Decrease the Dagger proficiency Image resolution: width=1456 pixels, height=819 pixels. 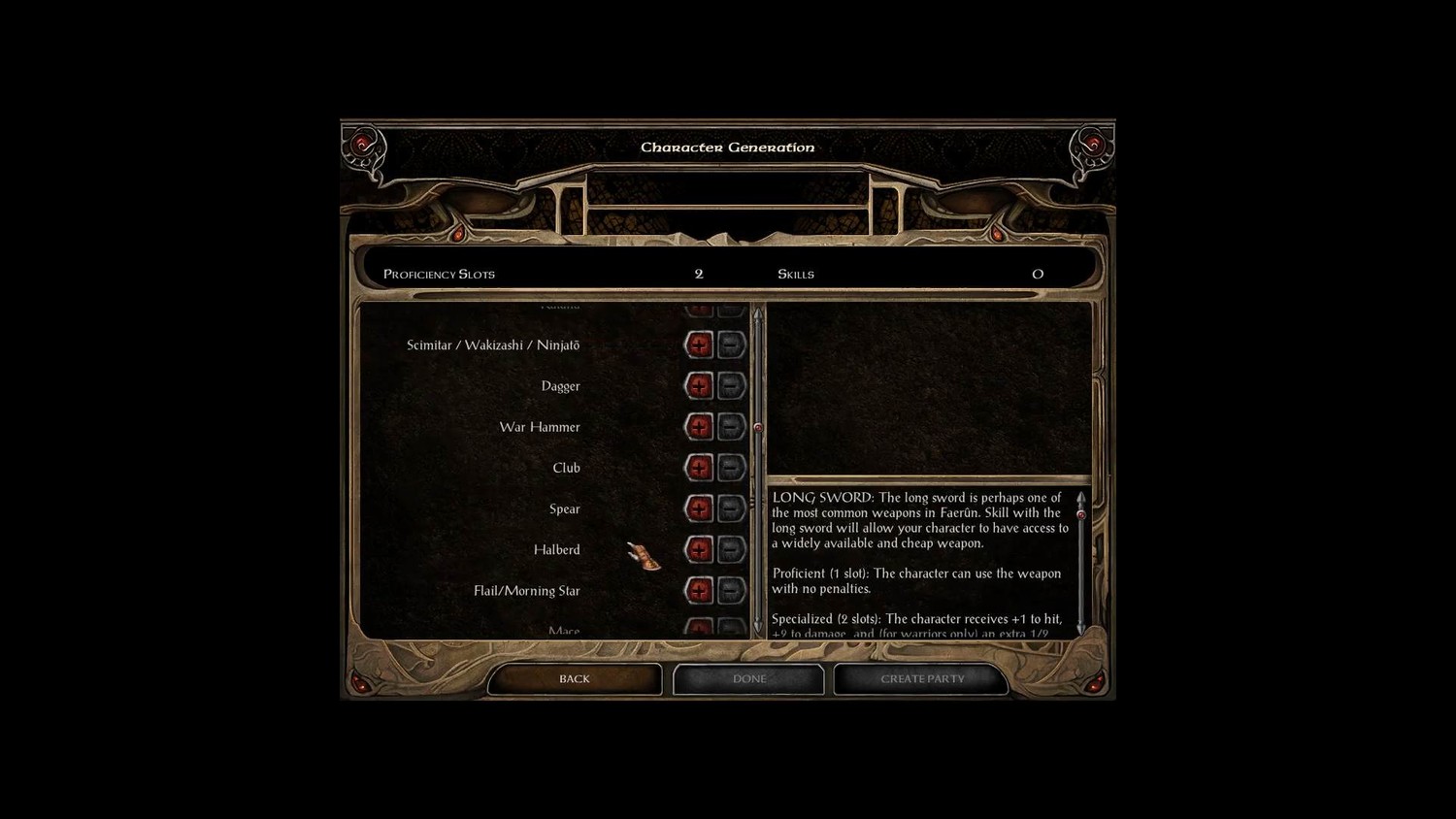point(731,385)
